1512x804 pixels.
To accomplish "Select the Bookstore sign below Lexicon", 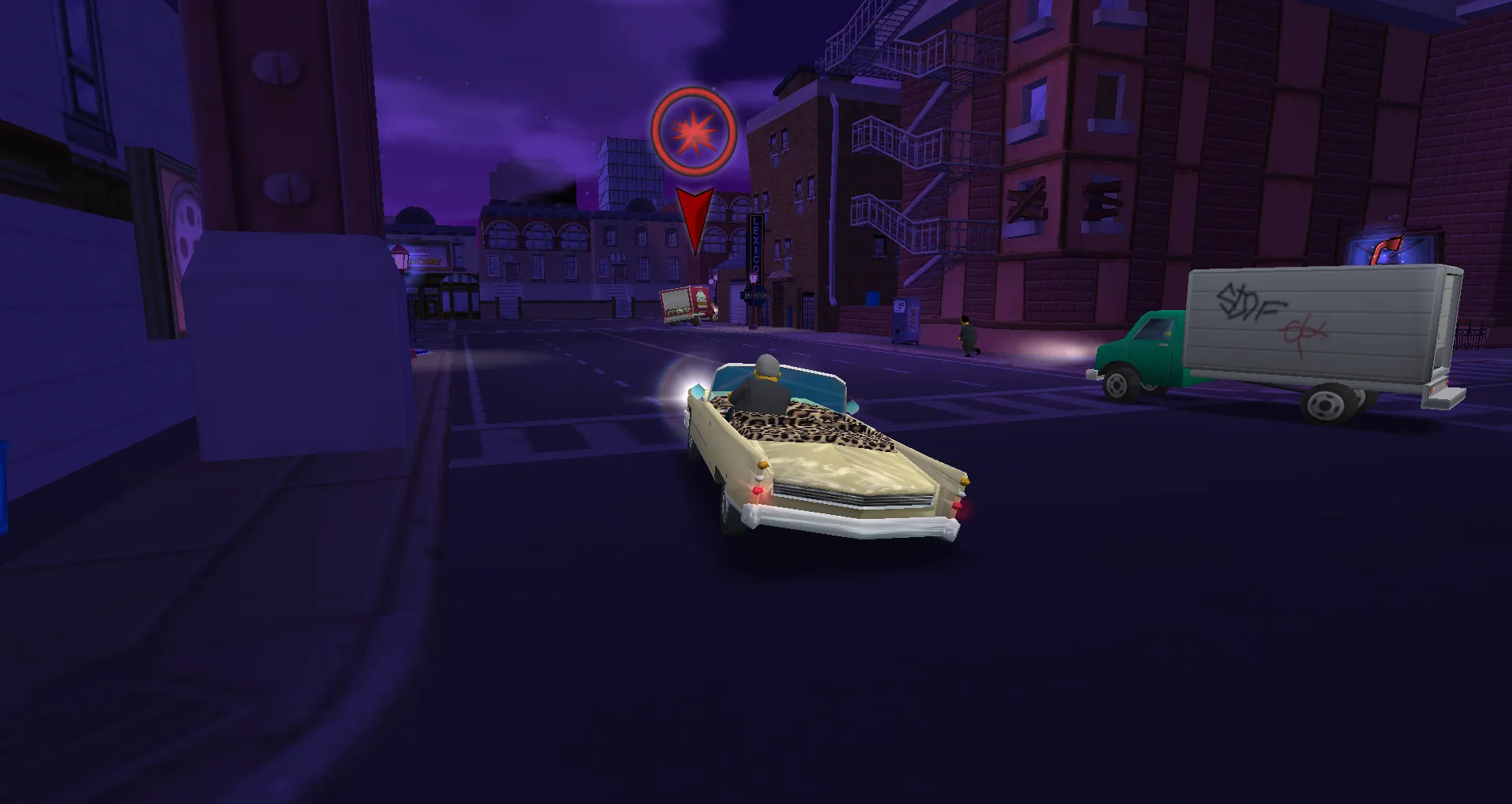I will coord(757,297).
